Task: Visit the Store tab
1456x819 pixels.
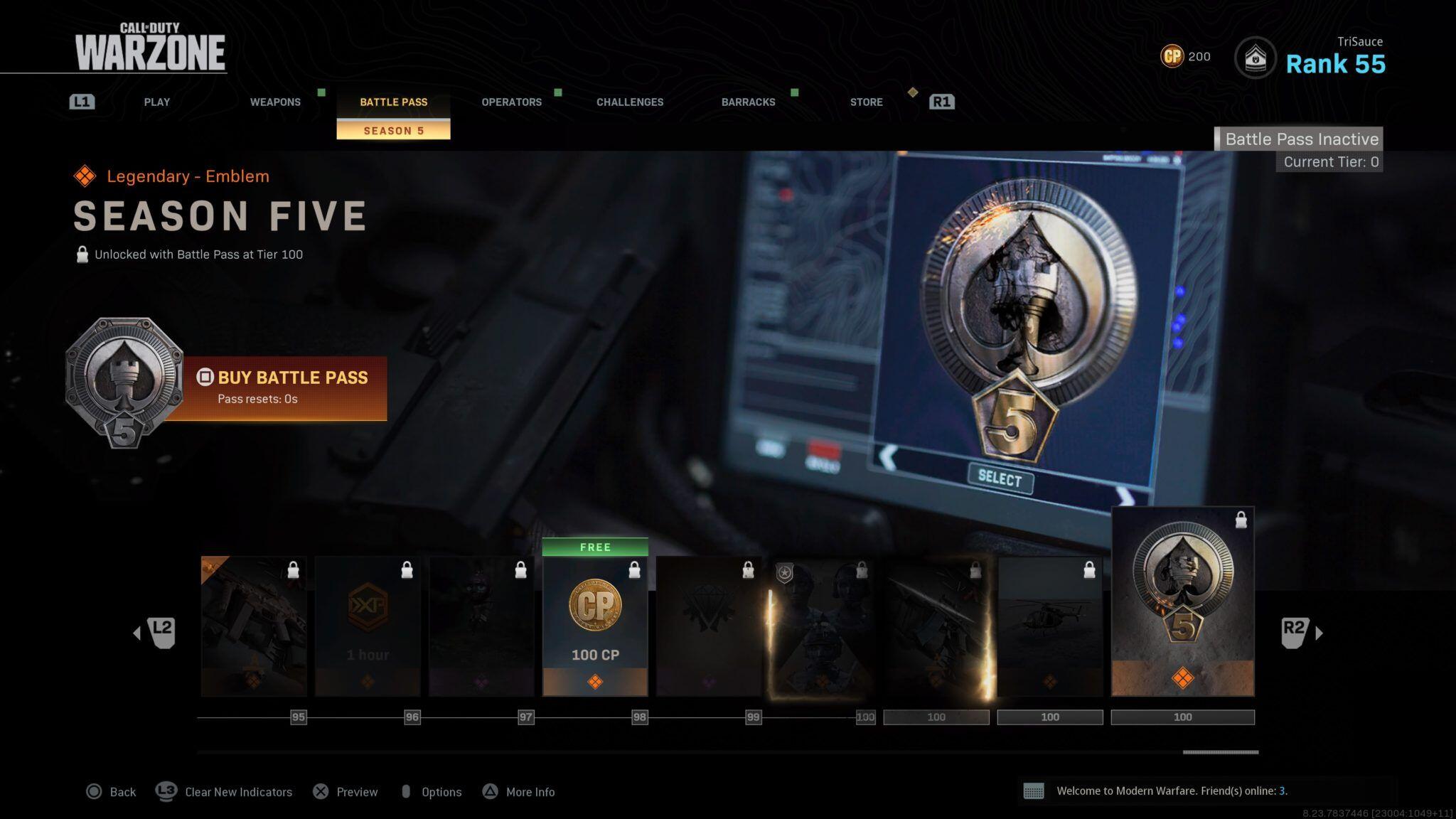Action: pyautogui.click(x=866, y=102)
